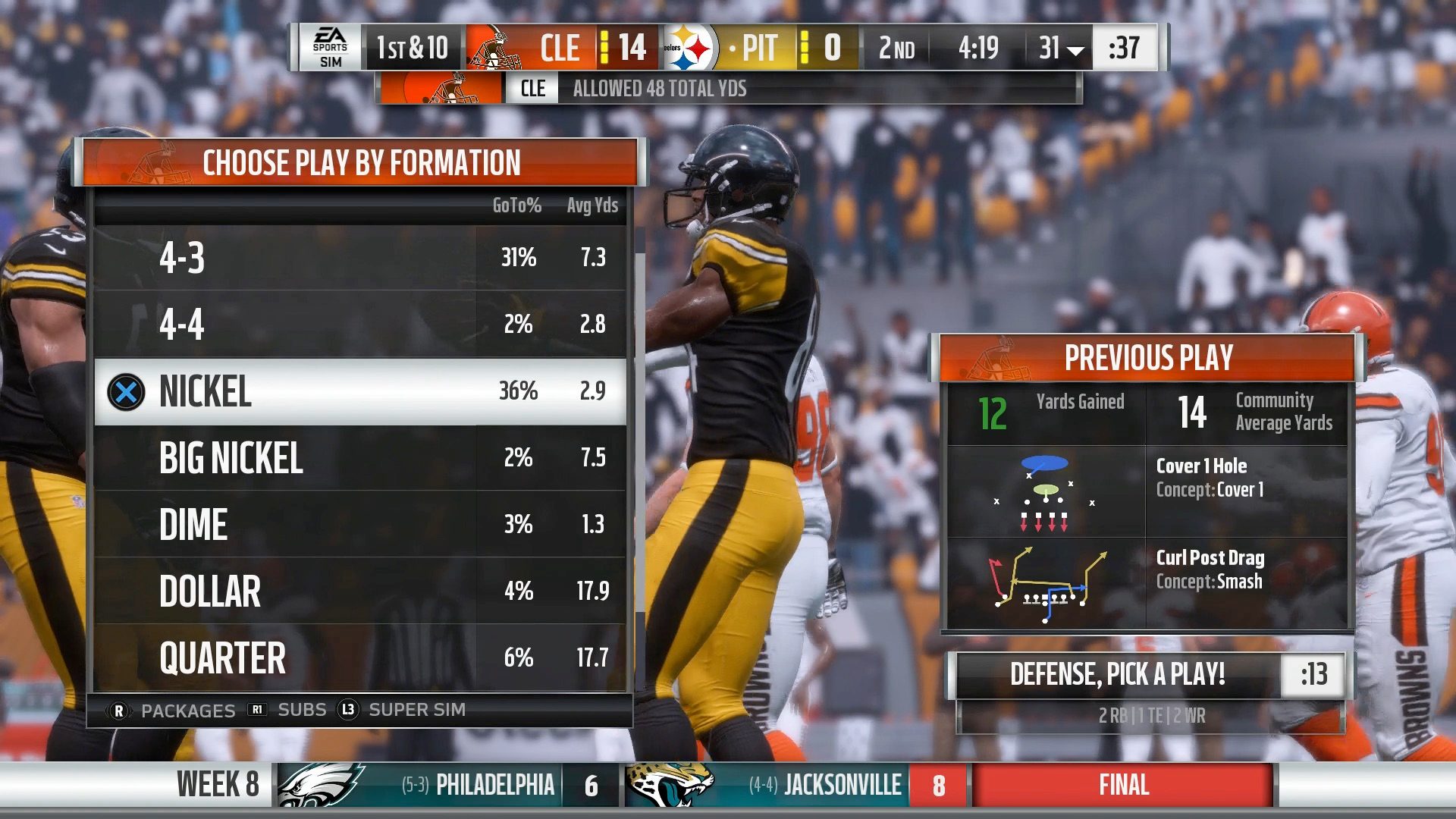Viewport: 1456px width, 819px height.
Task: Click the Browns helmet on the Previous Play header
Action: pyautogui.click(x=1000, y=361)
